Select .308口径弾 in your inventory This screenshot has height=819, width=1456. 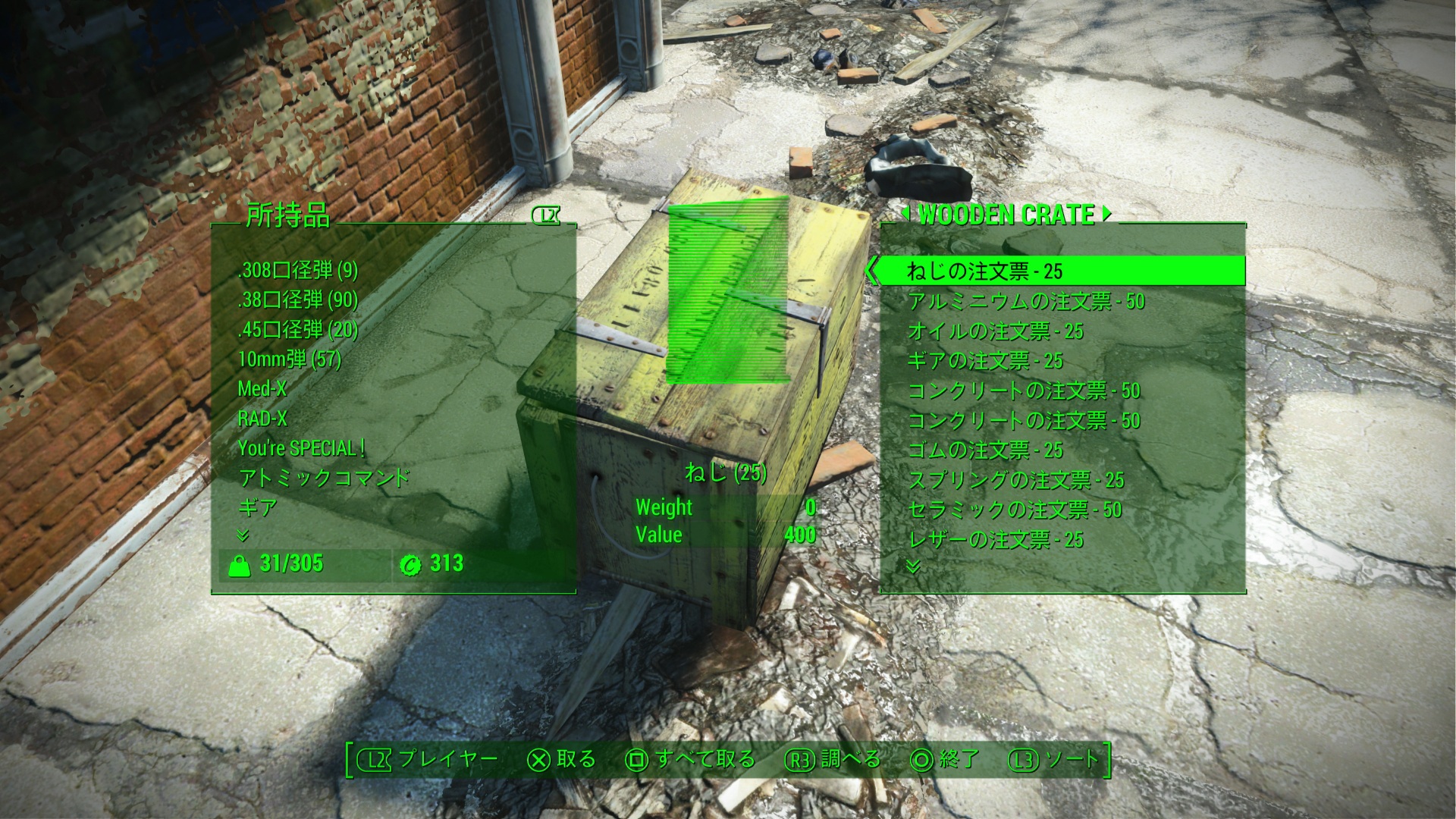coord(297,270)
